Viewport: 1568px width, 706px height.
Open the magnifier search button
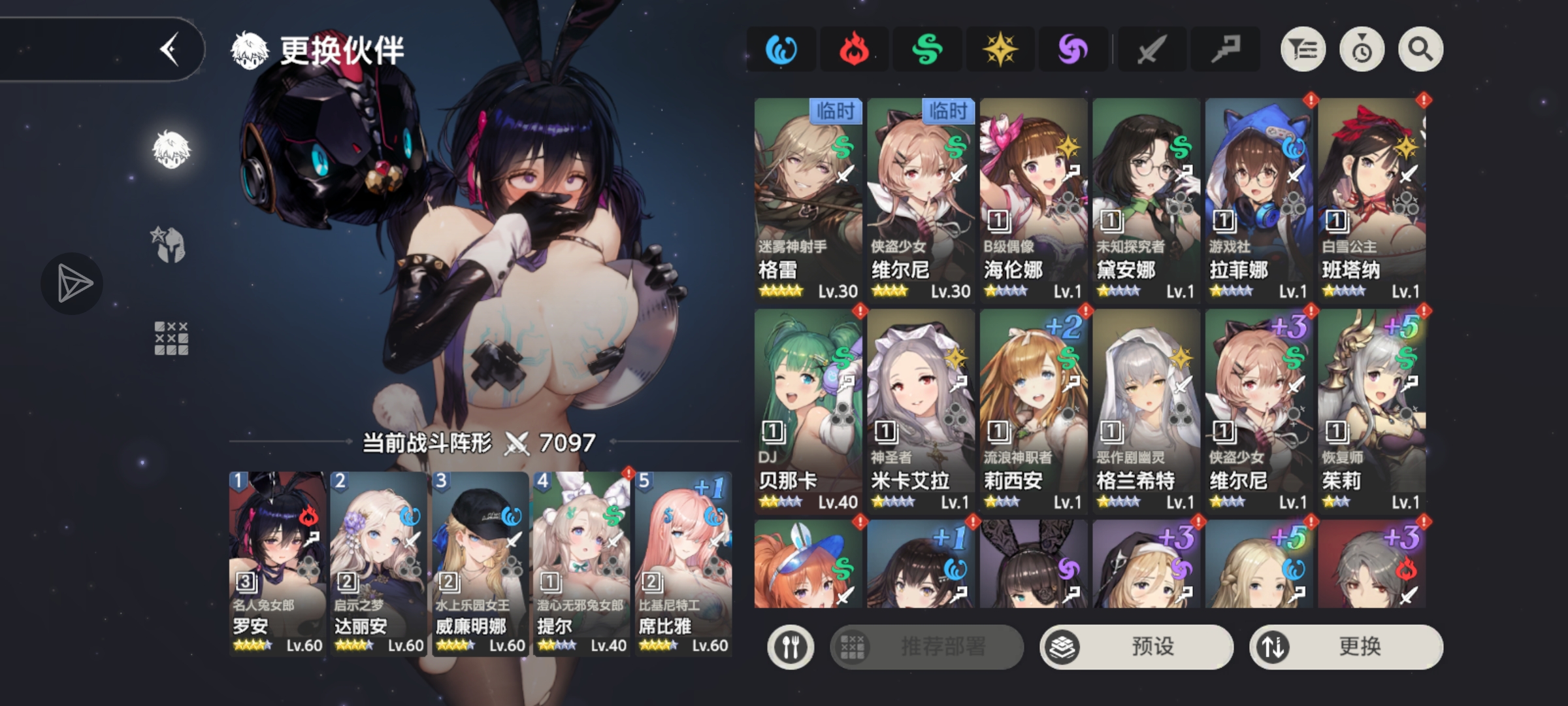1420,50
